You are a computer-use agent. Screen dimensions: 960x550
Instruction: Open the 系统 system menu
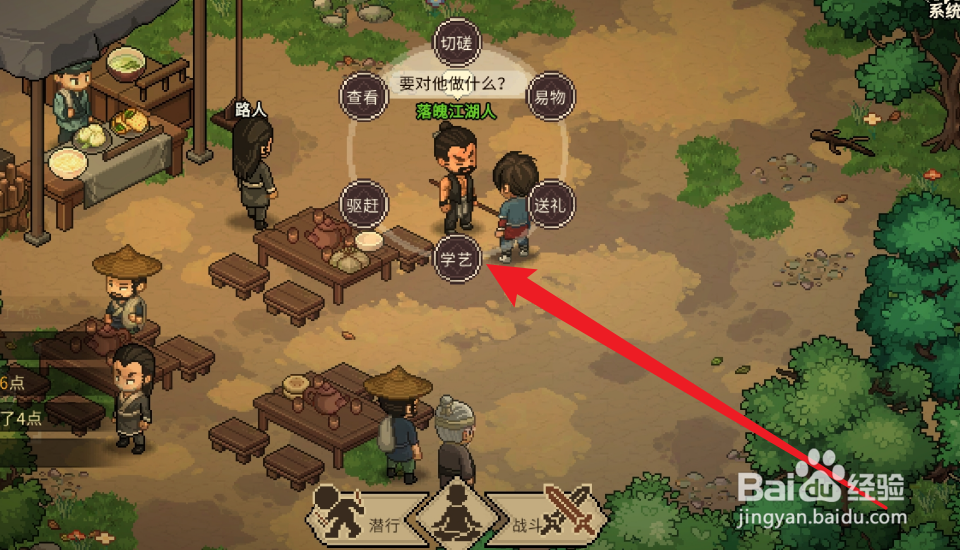point(943,10)
